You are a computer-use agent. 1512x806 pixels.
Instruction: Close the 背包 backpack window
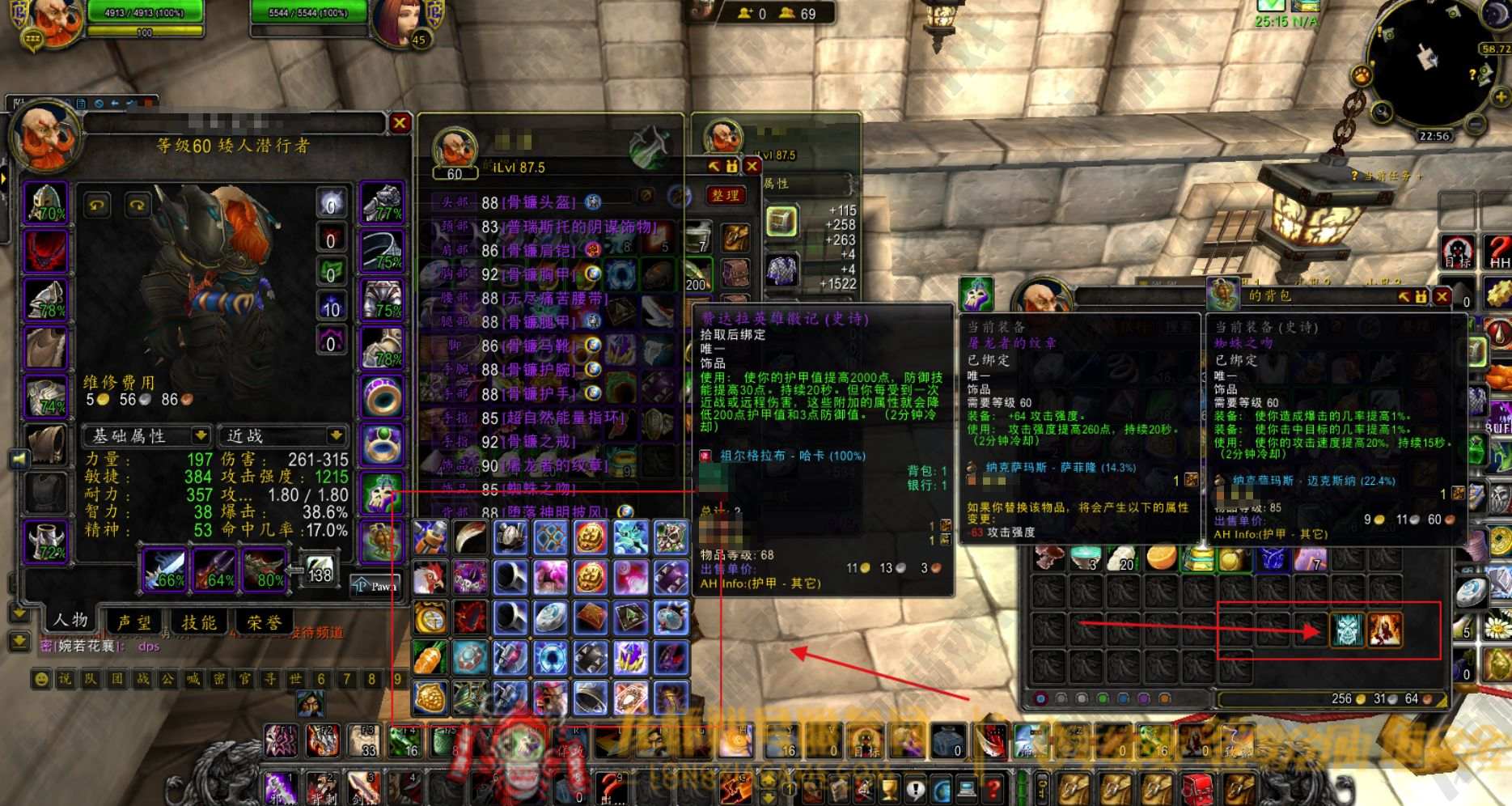(1442, 297)
